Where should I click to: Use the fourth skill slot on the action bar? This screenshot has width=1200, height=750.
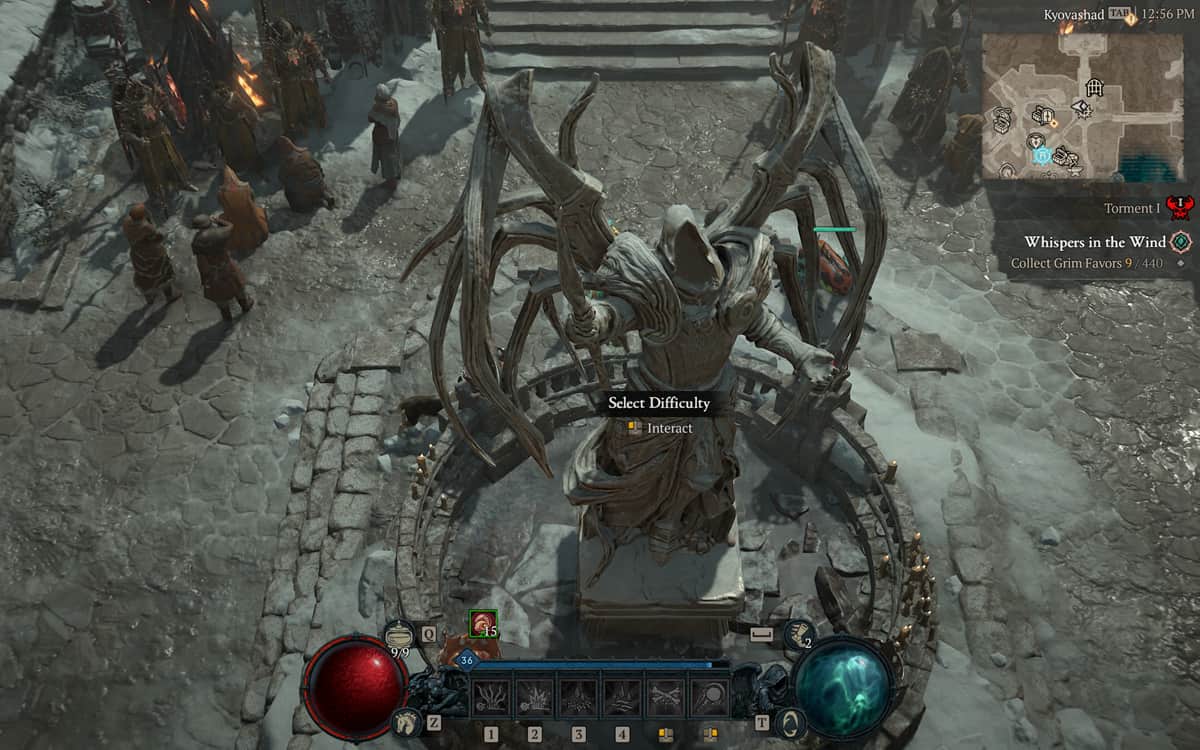[622, 697]
